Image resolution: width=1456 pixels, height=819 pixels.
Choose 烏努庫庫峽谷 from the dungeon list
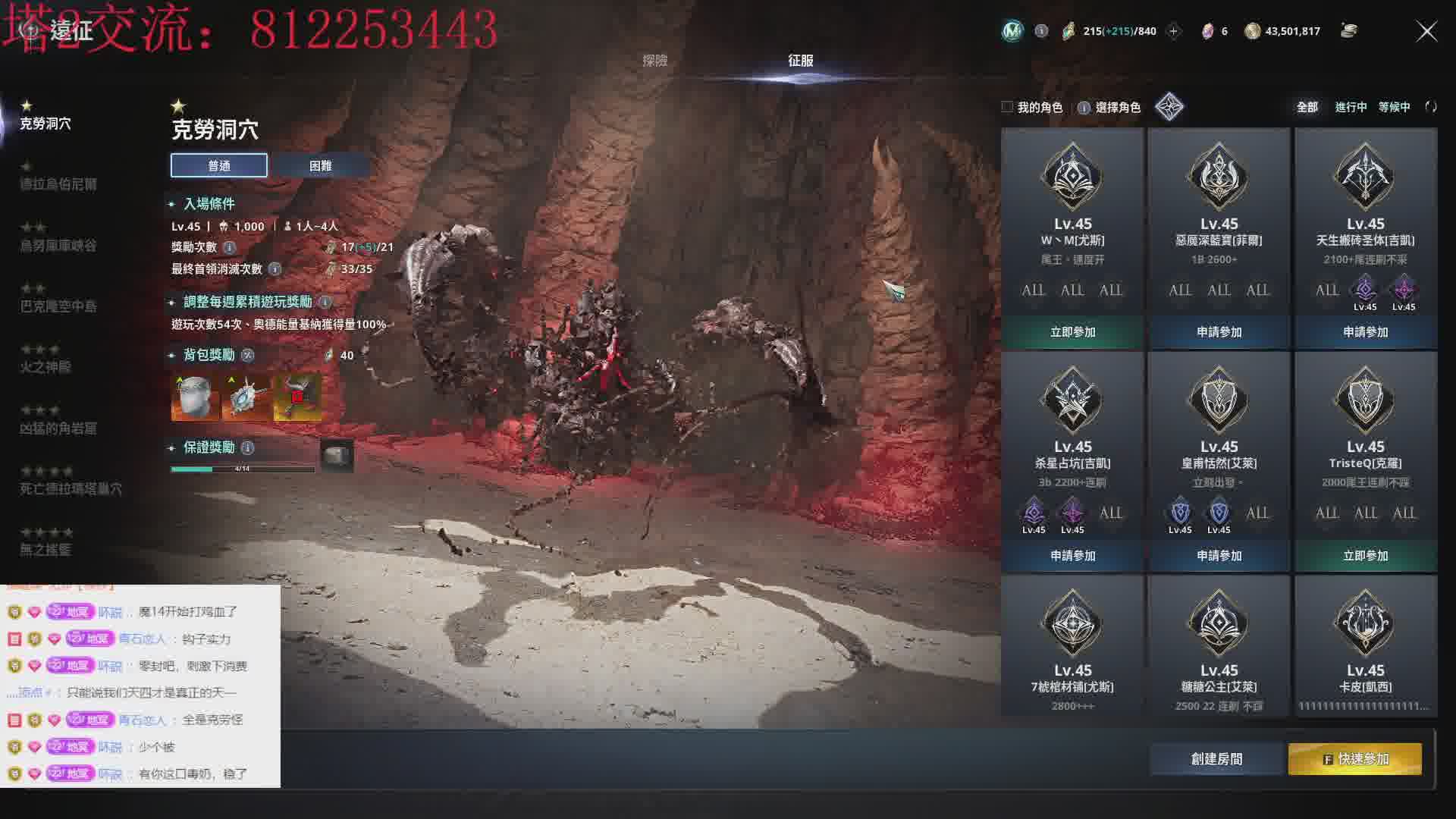(58, 245)
